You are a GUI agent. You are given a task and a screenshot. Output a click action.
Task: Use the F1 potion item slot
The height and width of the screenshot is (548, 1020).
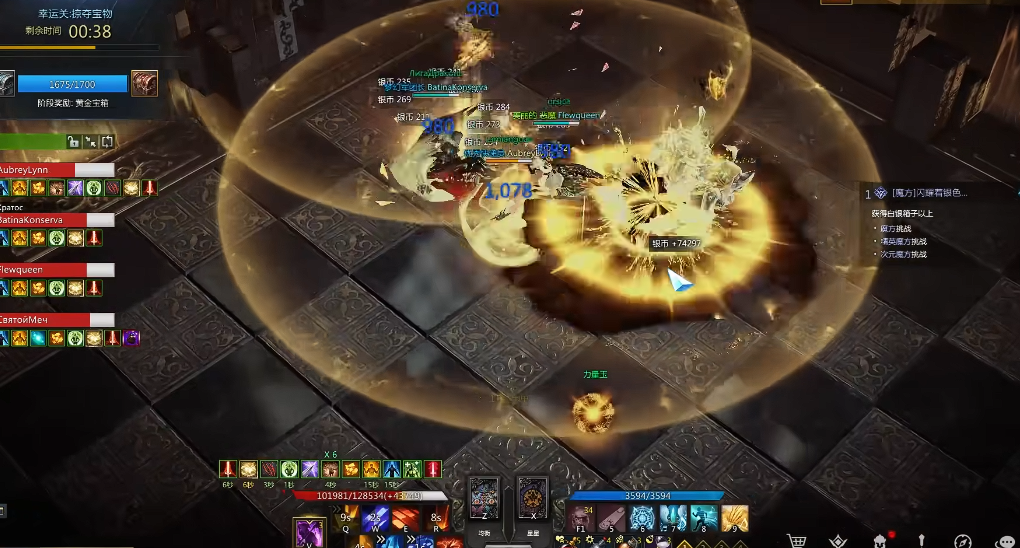pyautogui.click(x=581, y=517)
